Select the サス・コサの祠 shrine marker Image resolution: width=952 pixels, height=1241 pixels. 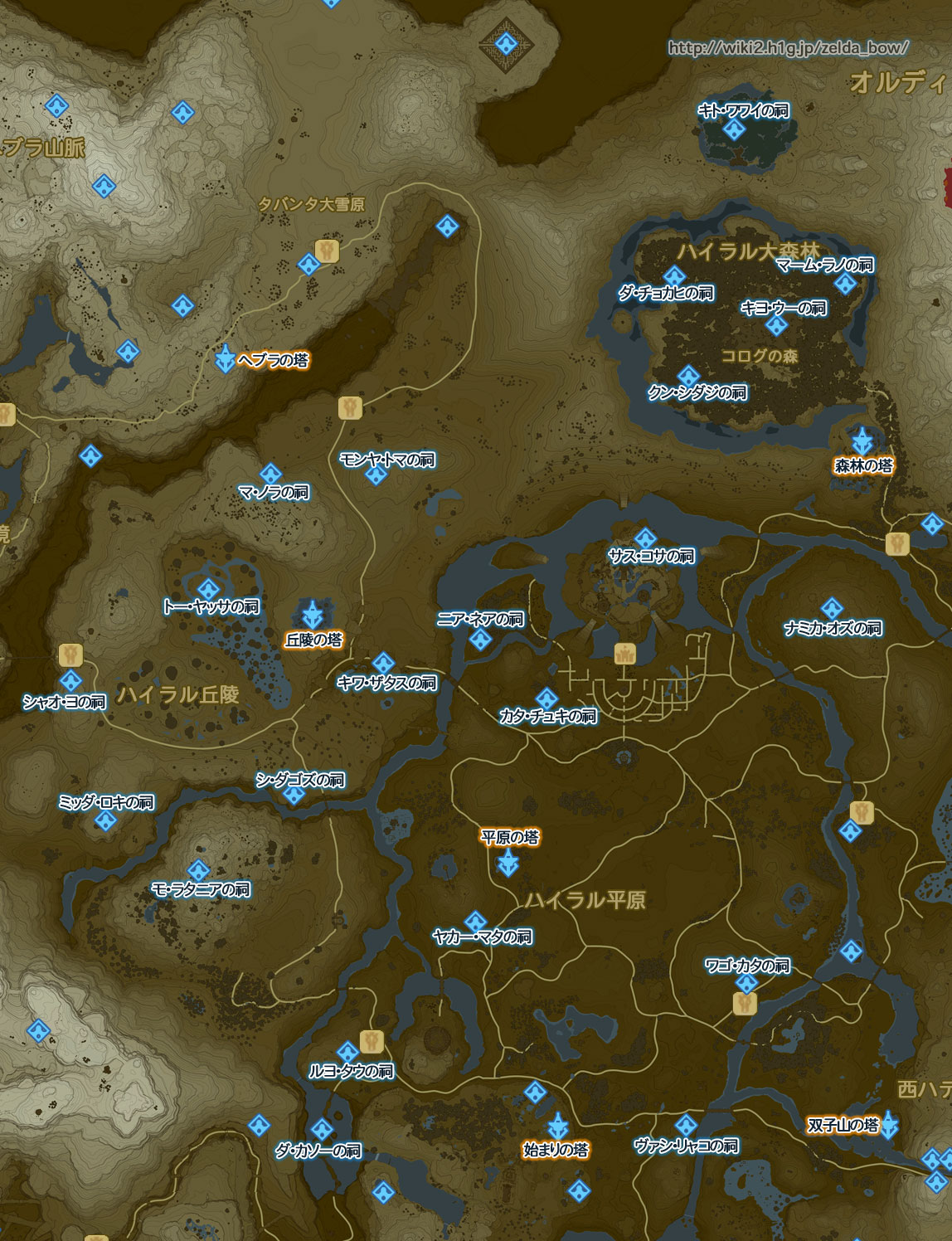[645, 539]
